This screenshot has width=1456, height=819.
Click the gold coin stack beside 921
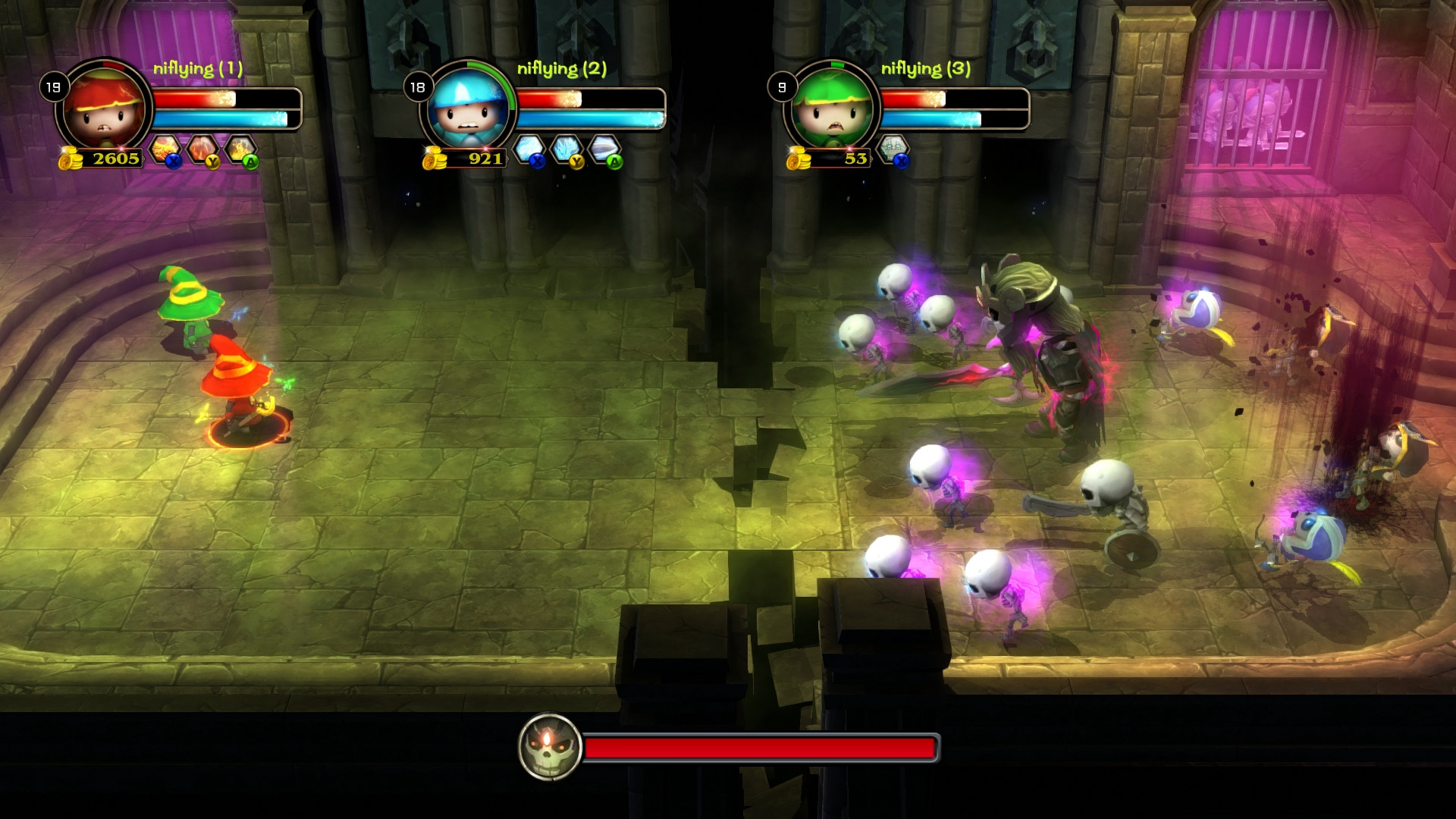435,158
